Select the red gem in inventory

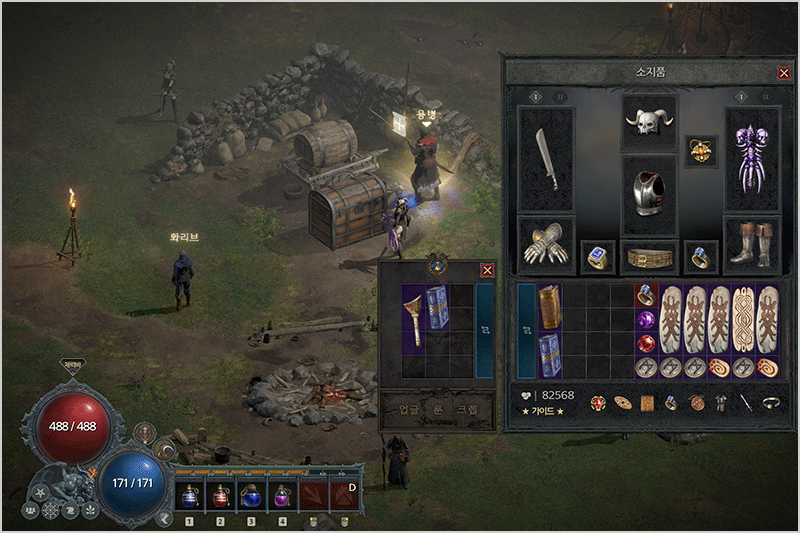[x=646, y=343]
